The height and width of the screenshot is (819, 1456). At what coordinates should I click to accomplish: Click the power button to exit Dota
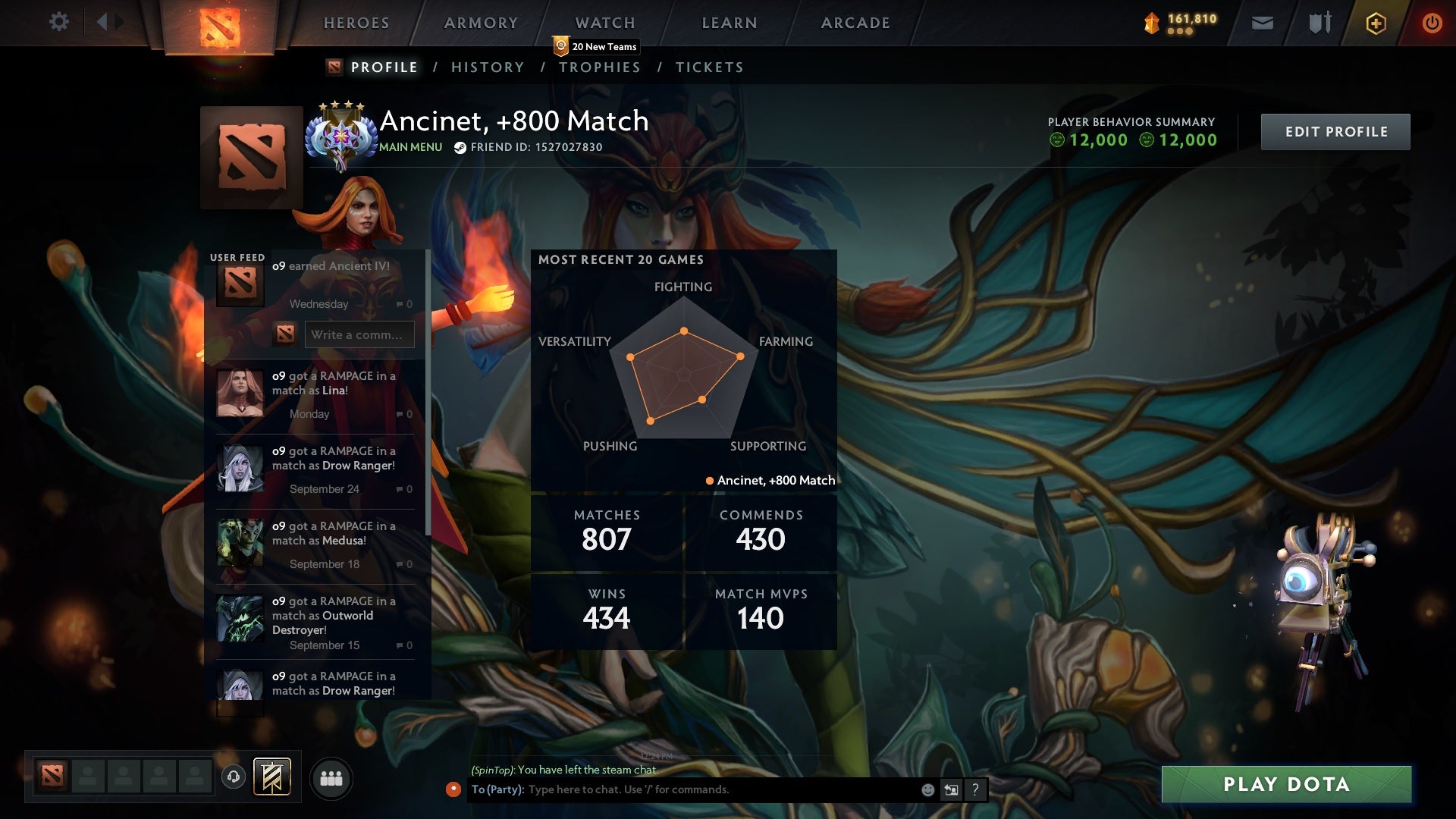[1432, 23]
